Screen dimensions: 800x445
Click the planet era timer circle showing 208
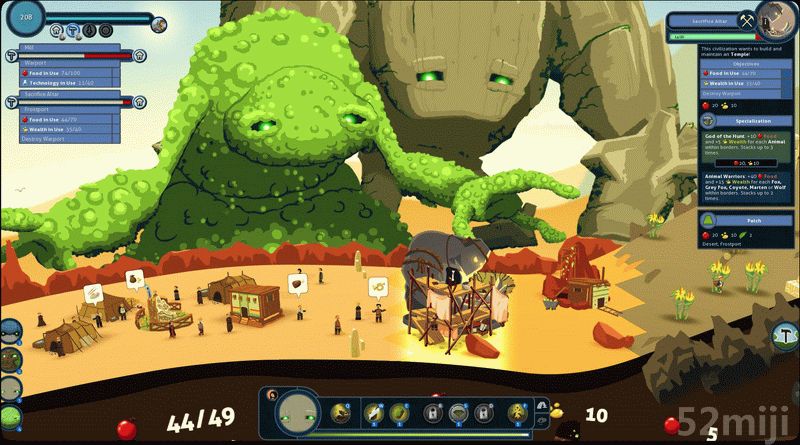pyautogui.click(x=25, y=17)
